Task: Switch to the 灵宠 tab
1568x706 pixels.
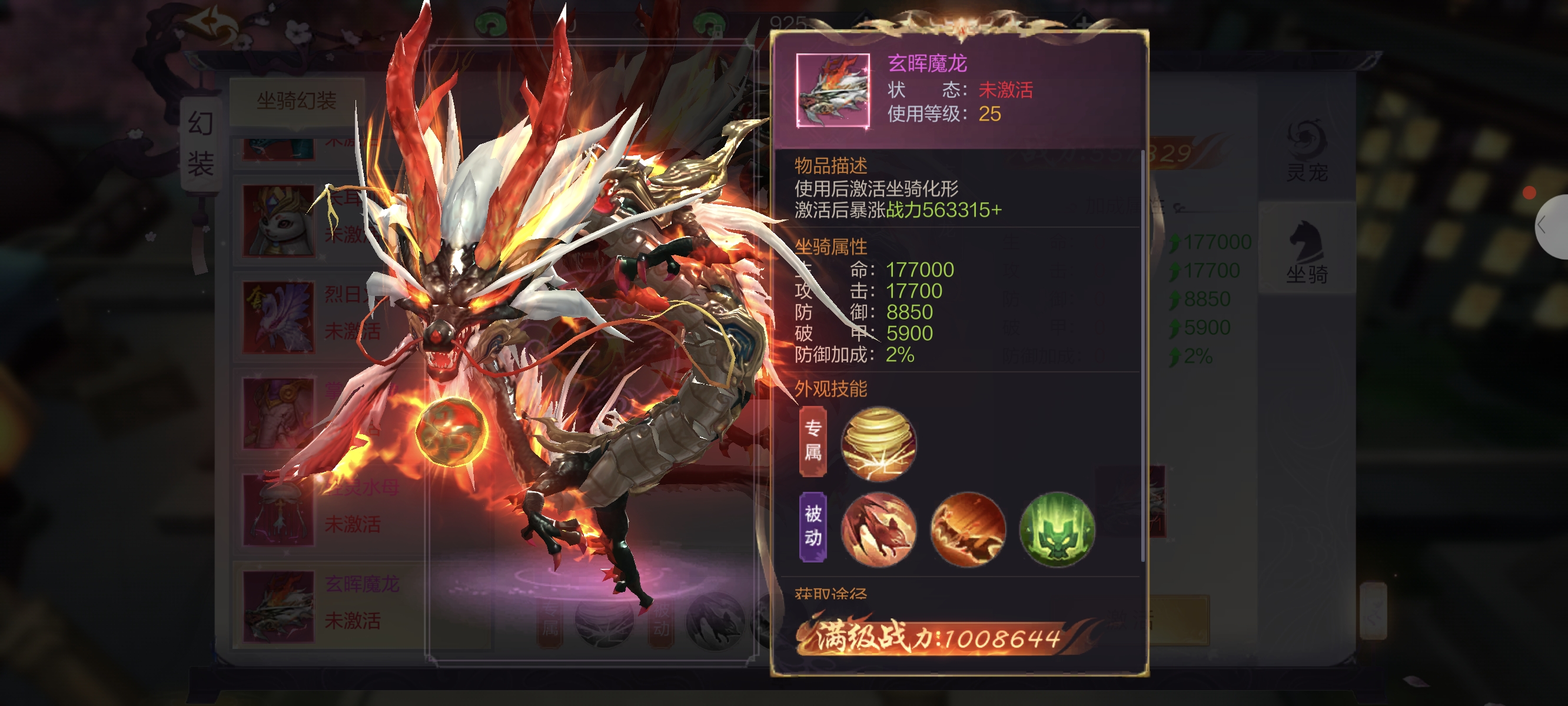Action: pos(1306,151)
